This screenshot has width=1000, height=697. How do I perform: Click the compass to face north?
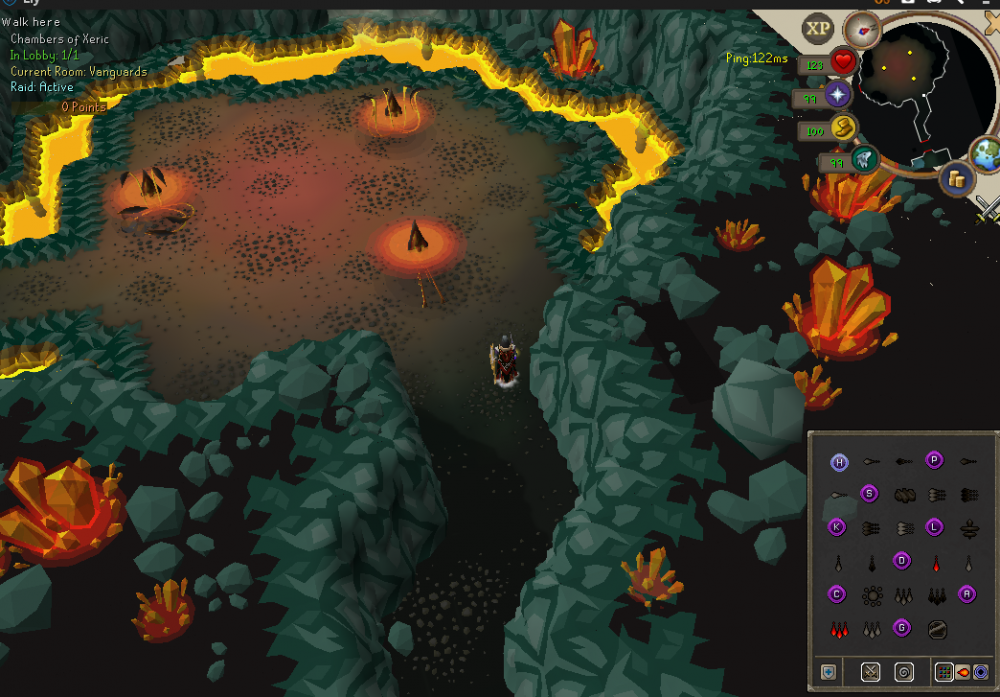pyautogui.click(x=861, y=28)
